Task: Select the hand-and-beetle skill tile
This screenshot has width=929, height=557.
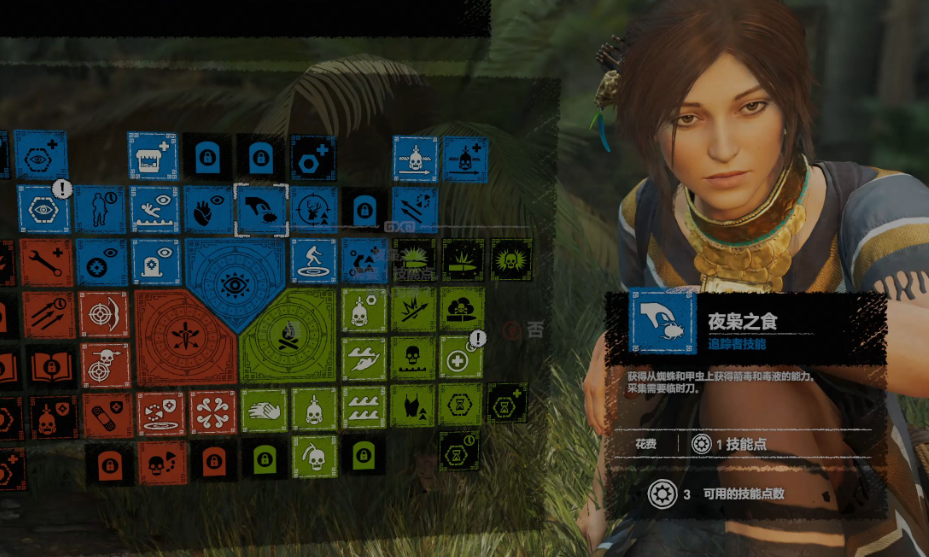Action: coord(260,209)
